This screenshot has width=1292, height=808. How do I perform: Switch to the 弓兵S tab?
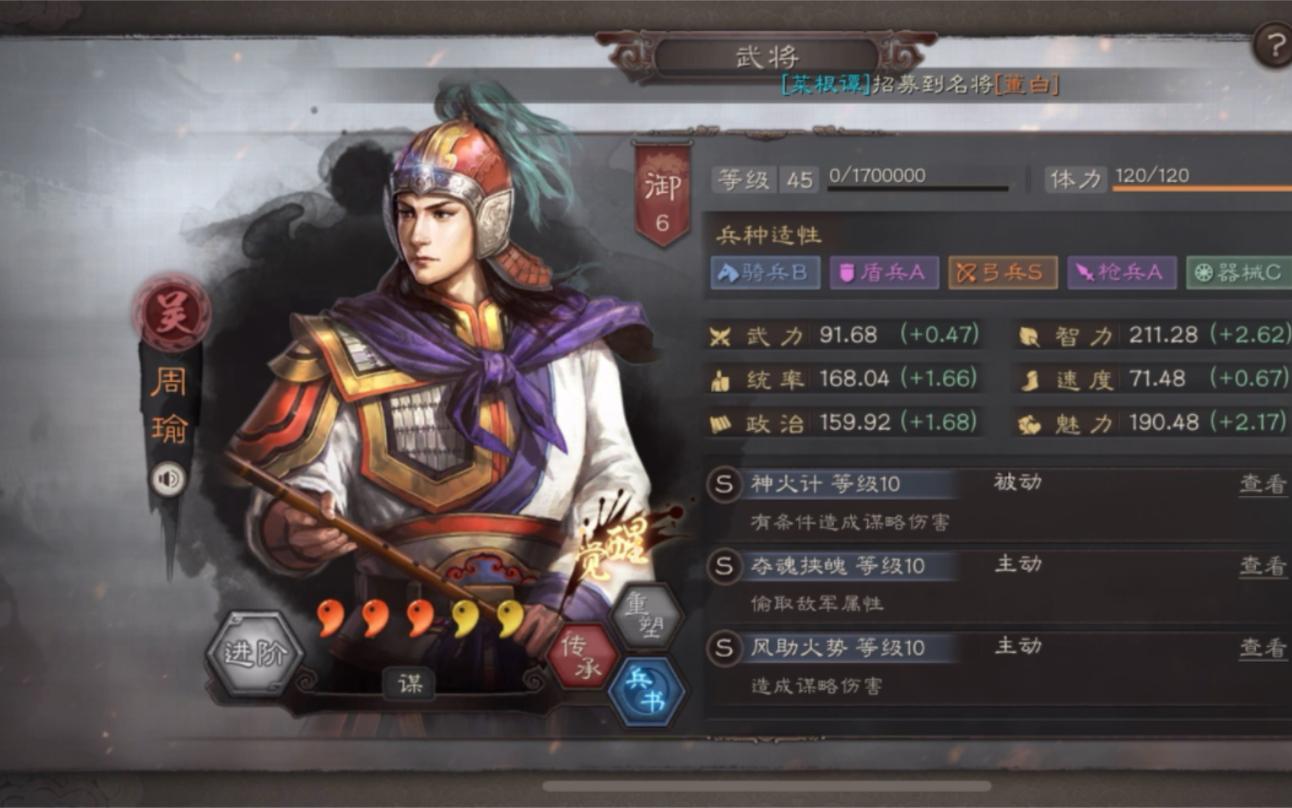(1001, 270)
